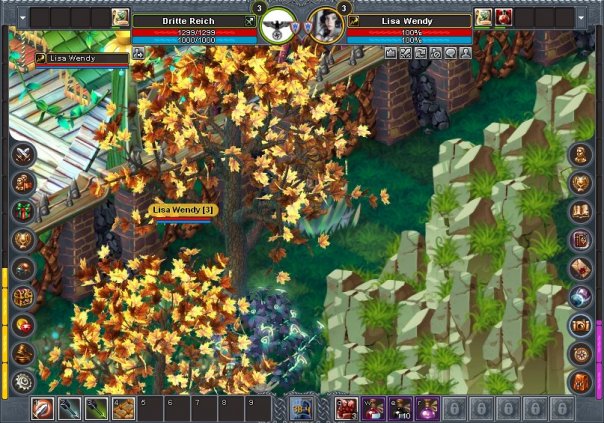
Task: Open the swirling orb icon on the right
Action: pyautogui.click(x=581, y=297)
